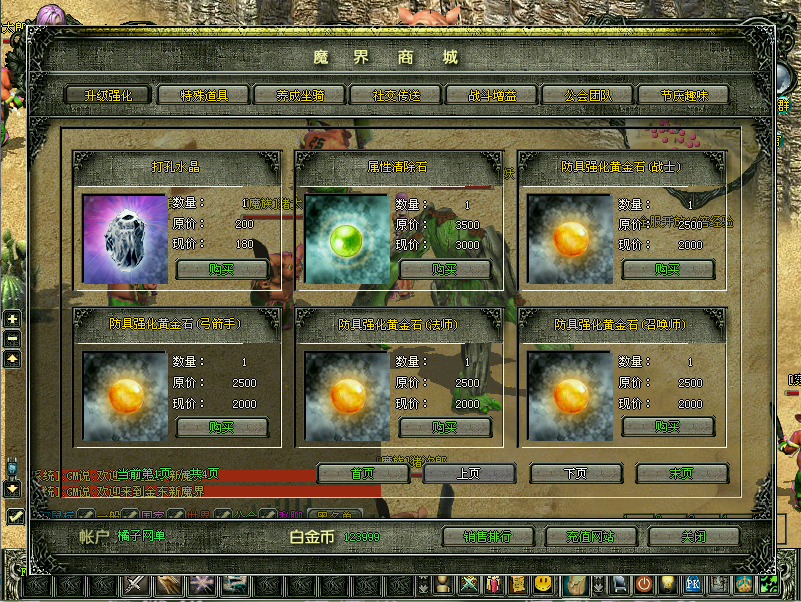Show the 节庆趣味 category
801x602 pixels.
point(681,95)
